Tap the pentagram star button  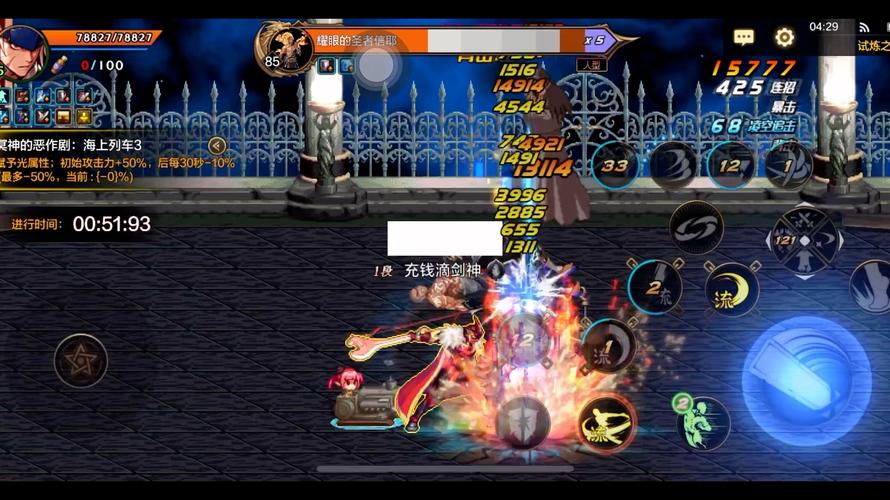pos(81,361)
